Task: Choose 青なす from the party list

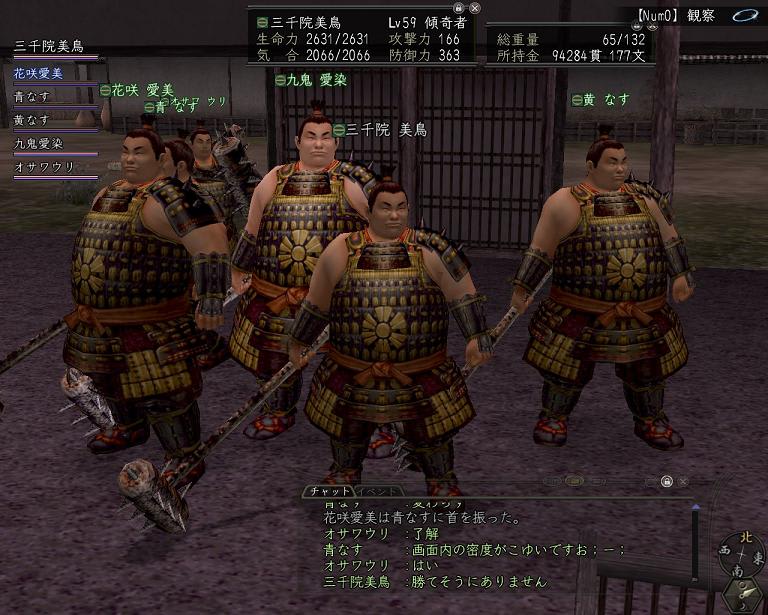Action: (x=32, y=96)
